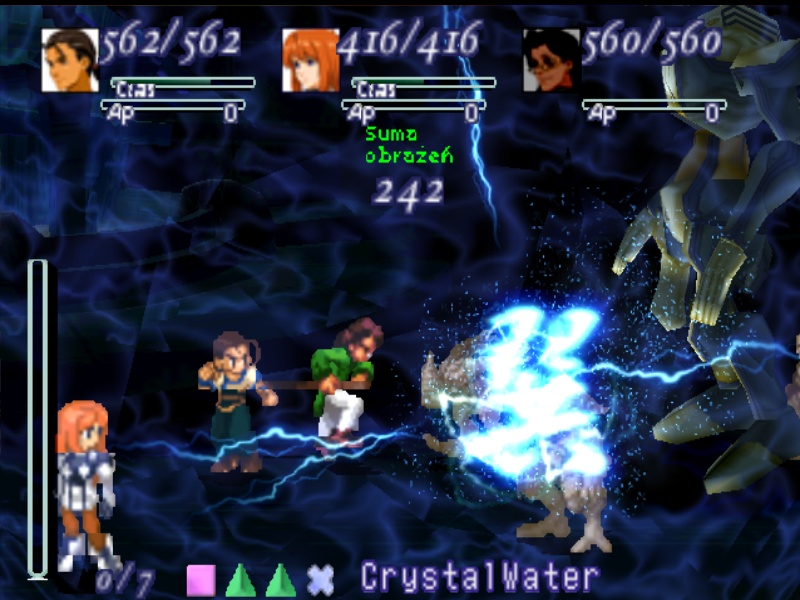The height and width of the screenshot is (600, 800).
Task: Click the glasses-wearing man's portrait
Action: pyautogui.click(x=551, y=60)
